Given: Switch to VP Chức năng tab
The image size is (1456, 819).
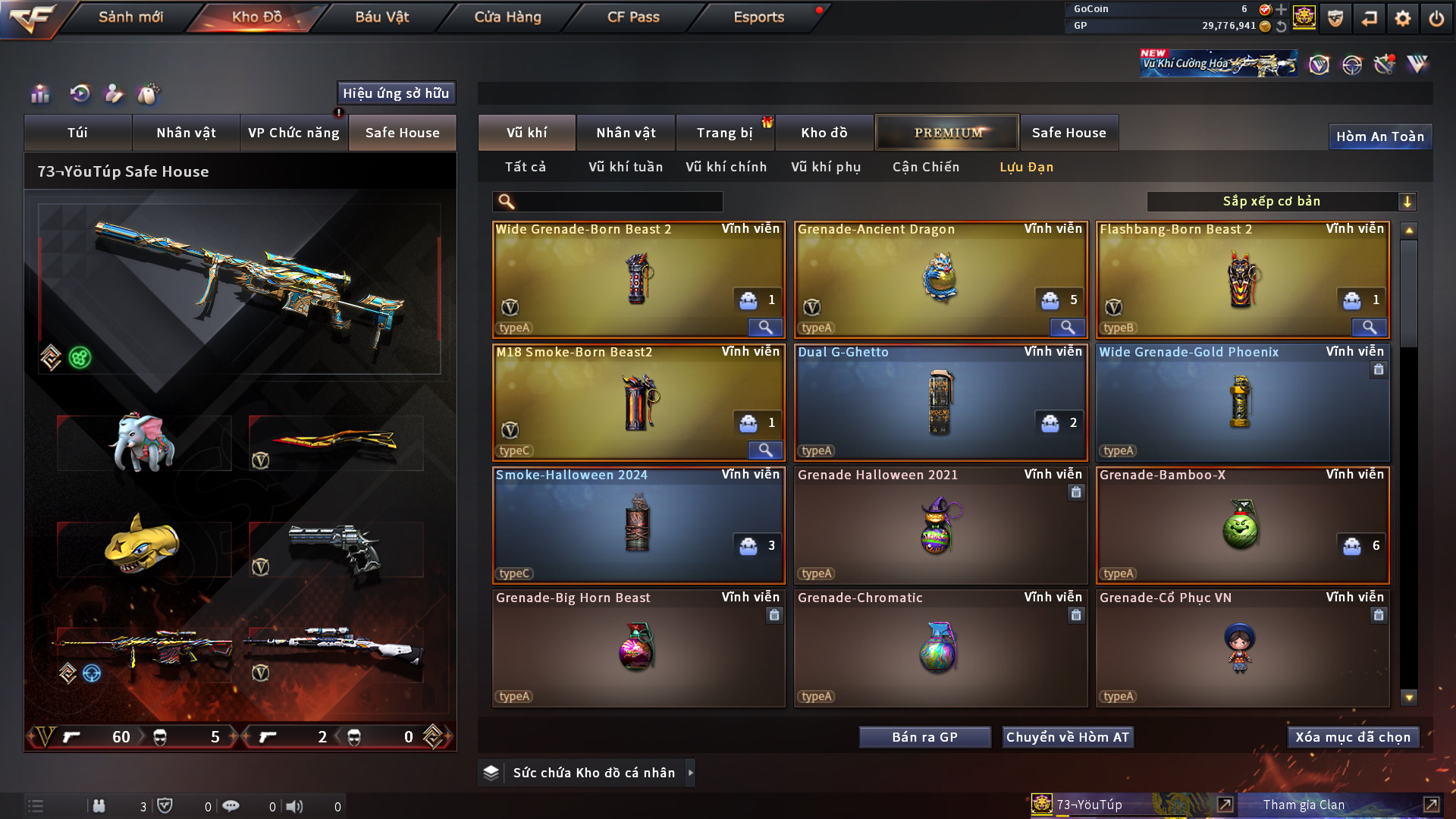Looking at the screenshot, I should [x=293, y=133].
